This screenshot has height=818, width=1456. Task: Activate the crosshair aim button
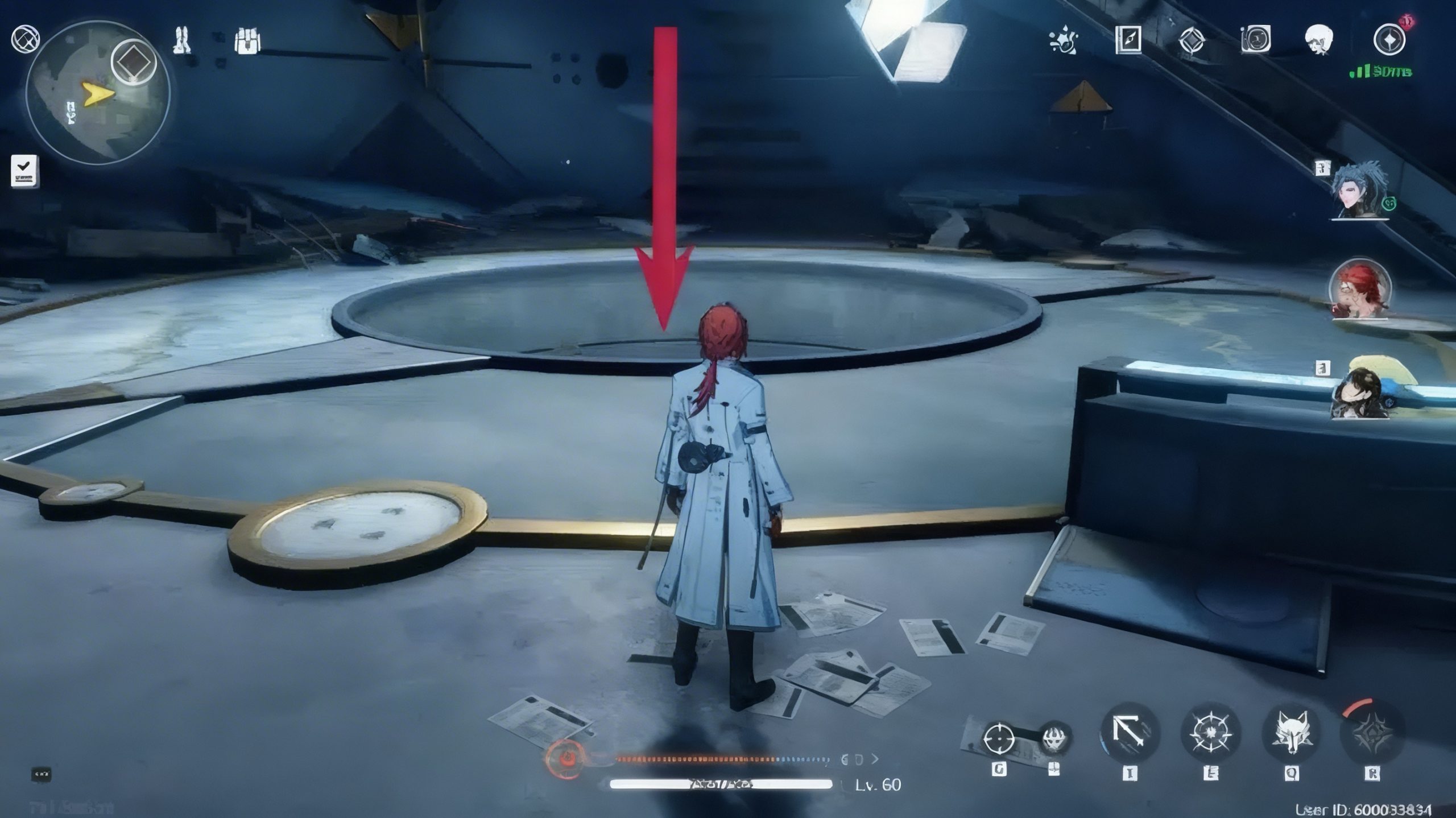(999, 738)
